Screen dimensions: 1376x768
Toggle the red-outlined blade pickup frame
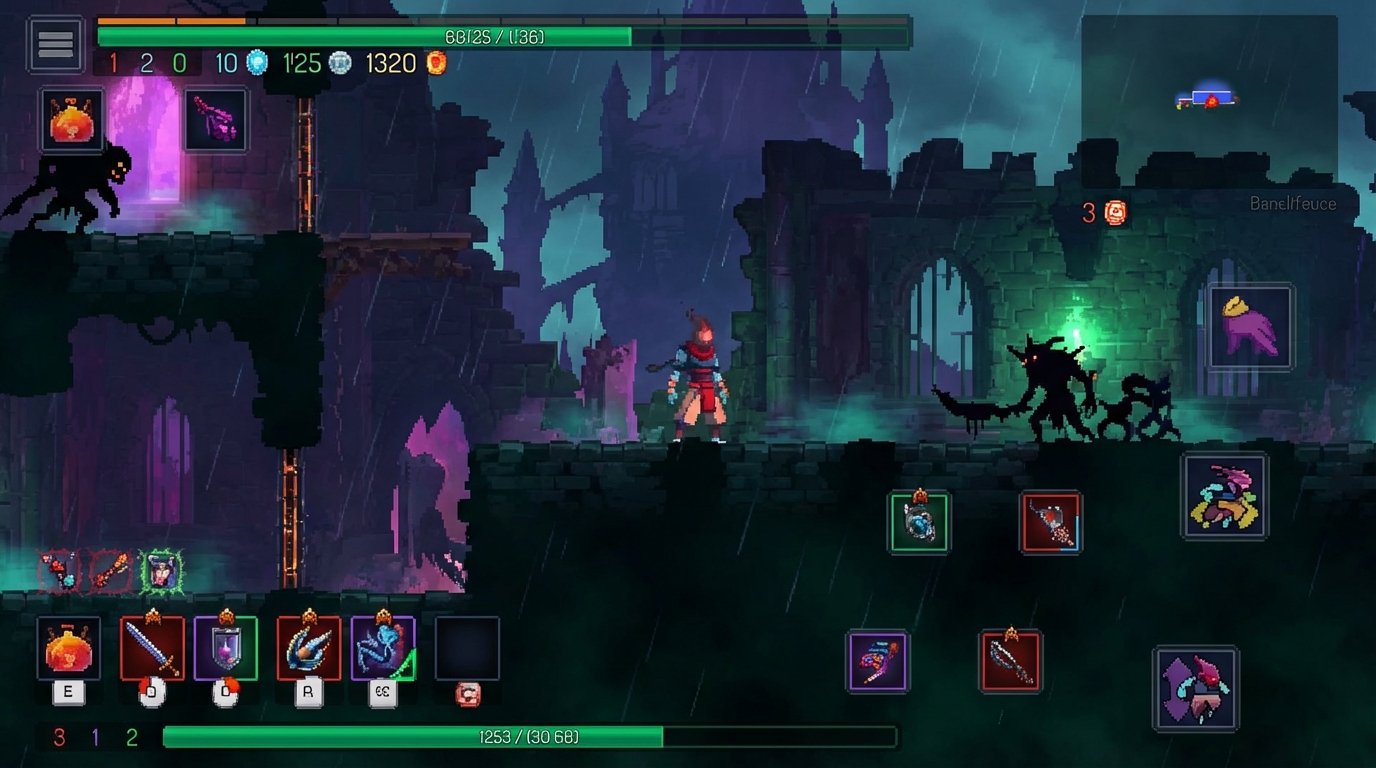pyautogui.click(x=1049, y=521)
